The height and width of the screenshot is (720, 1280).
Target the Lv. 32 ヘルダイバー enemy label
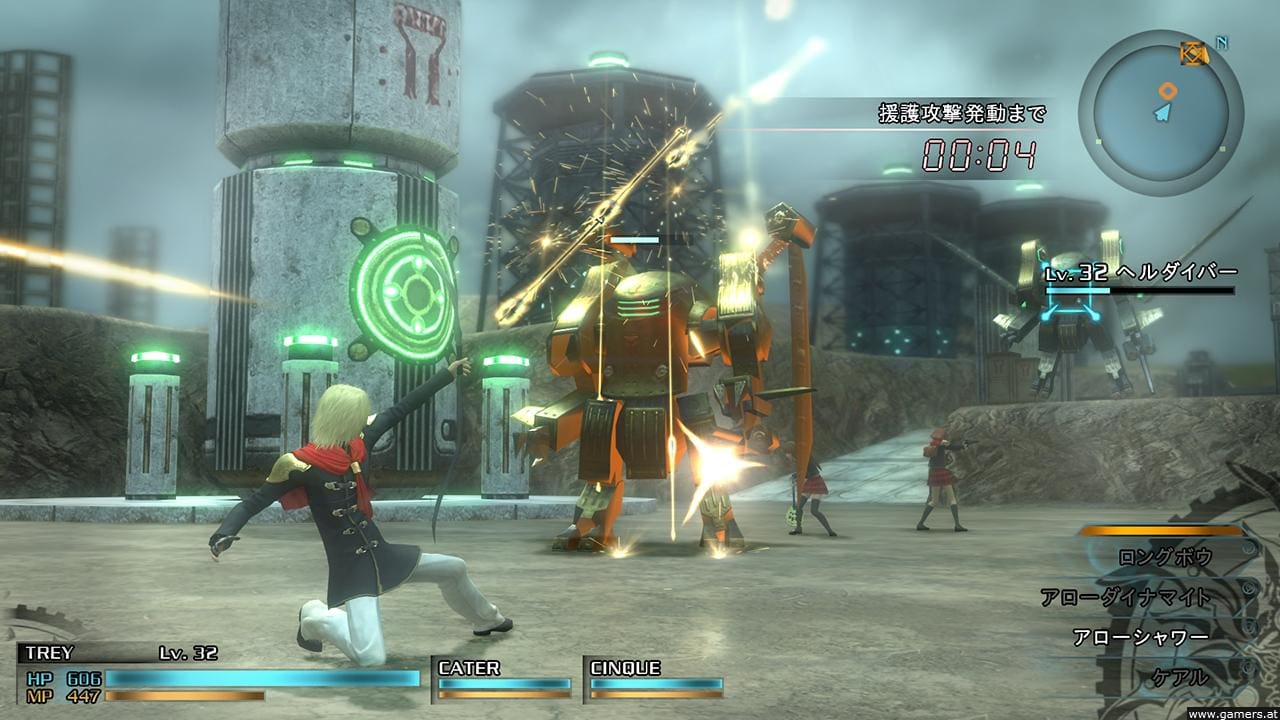click(1140, 273)
